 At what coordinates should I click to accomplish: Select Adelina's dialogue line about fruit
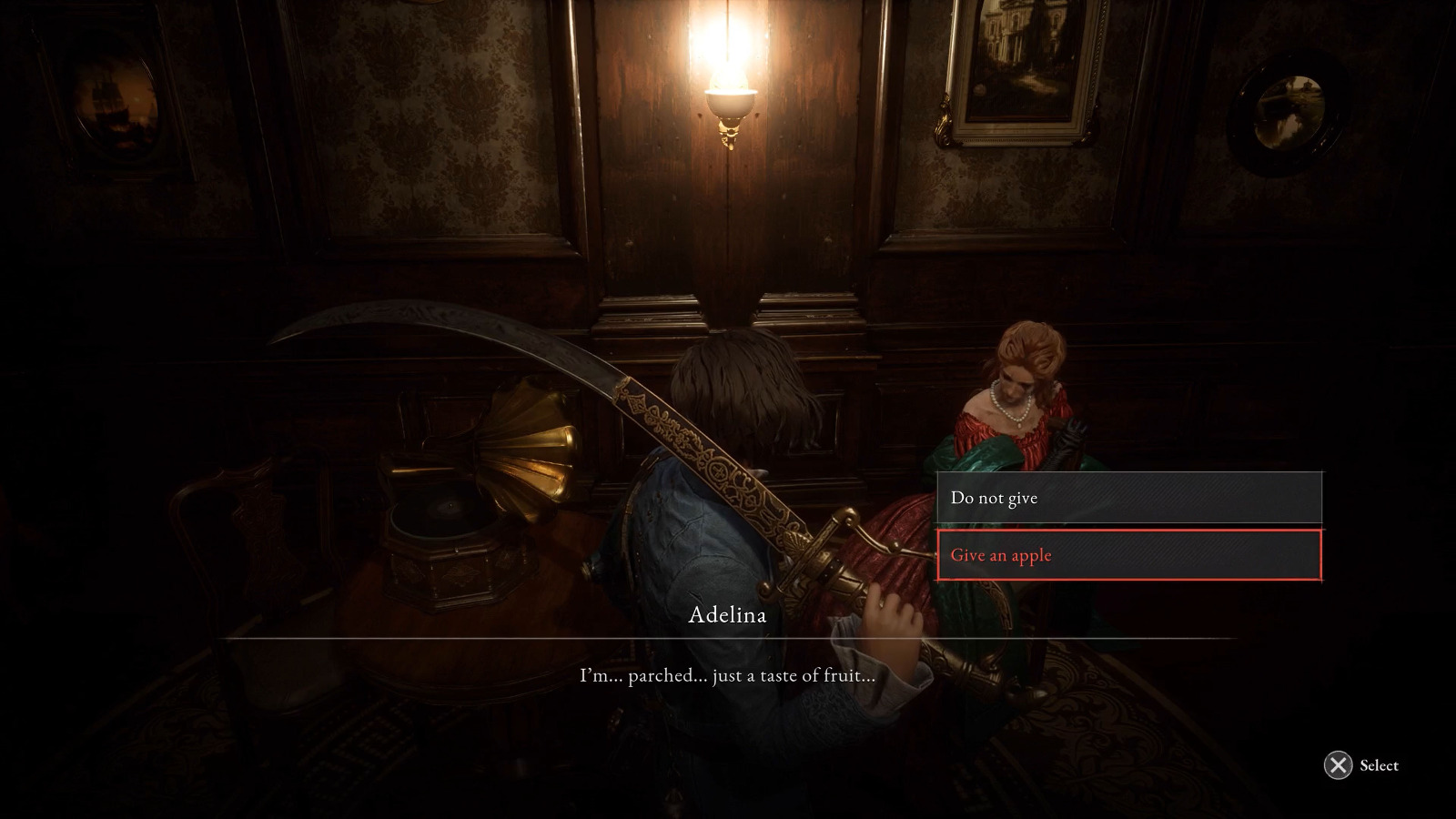click(726, 674)
